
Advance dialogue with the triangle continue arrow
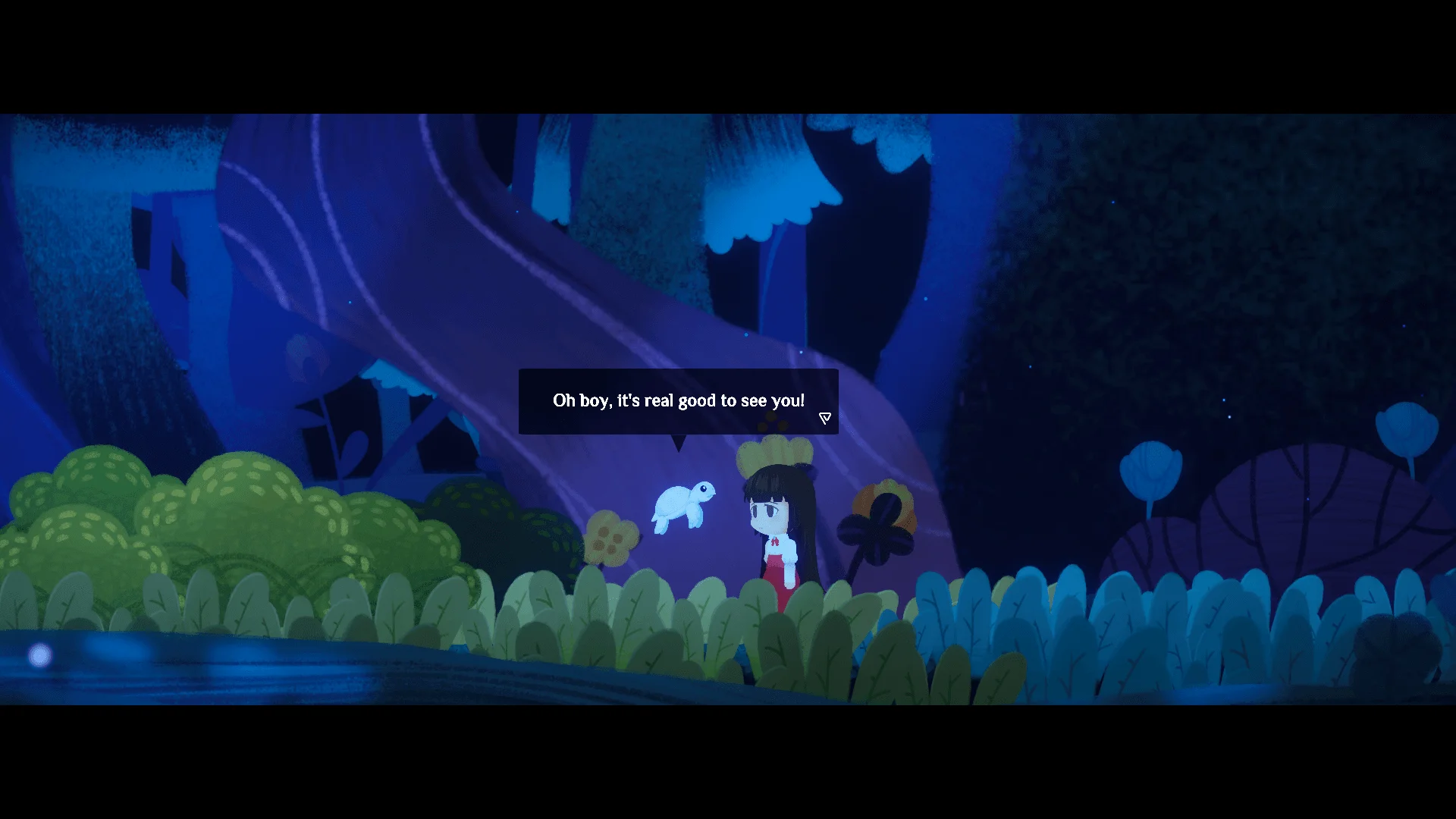[x=825, y=418]
